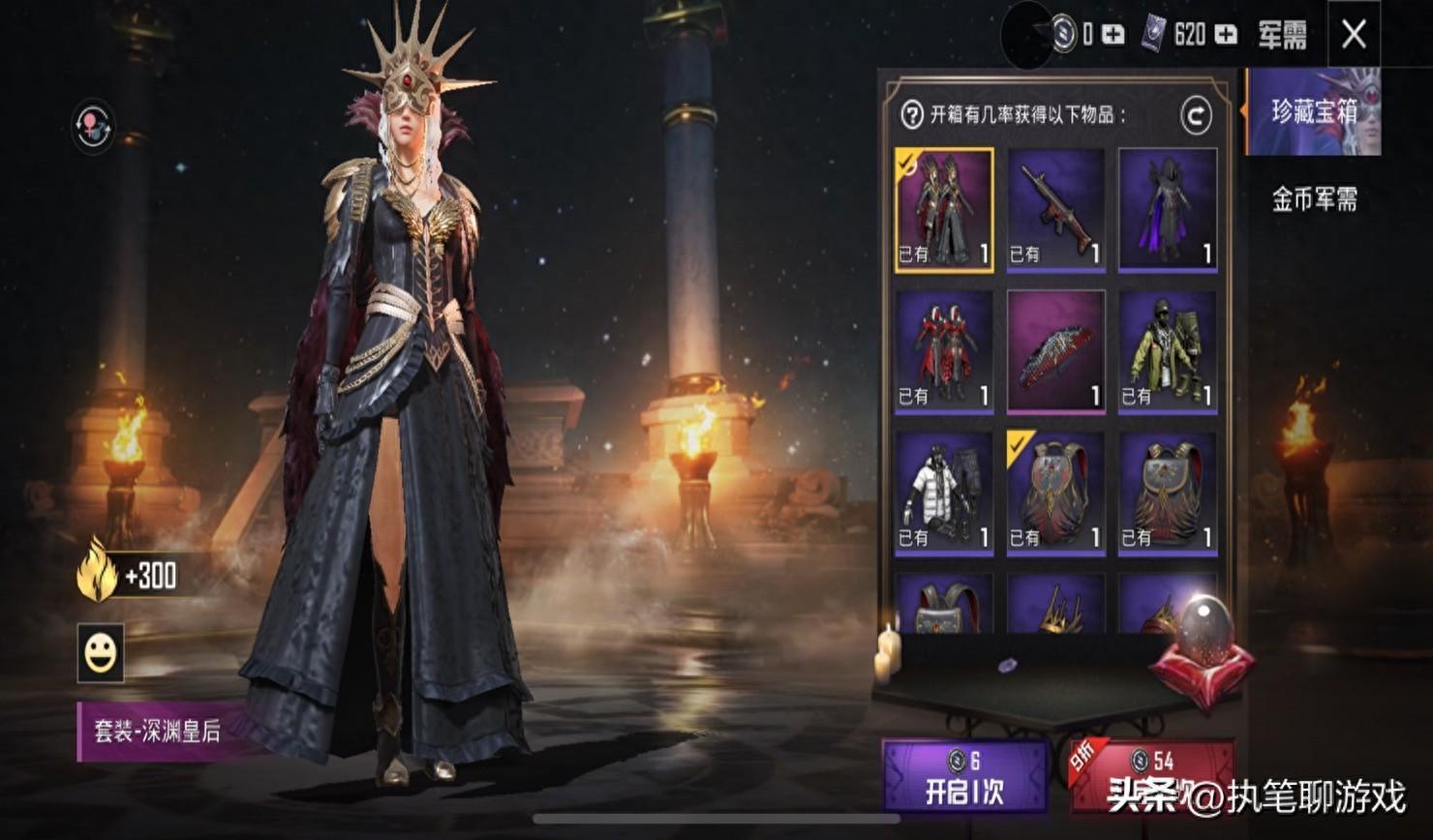
Task: Switch to the 金币军需 tab
Action: (1314, 199)
